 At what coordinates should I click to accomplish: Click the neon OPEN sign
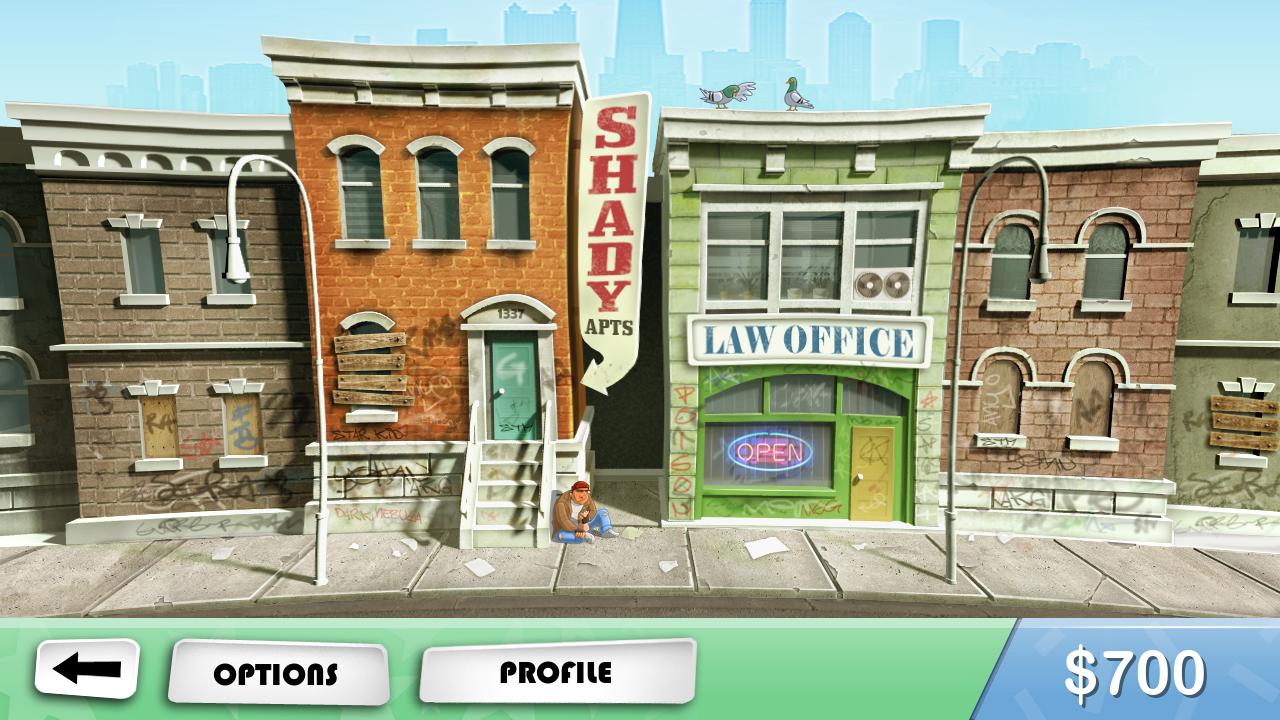tap(770, 452)
